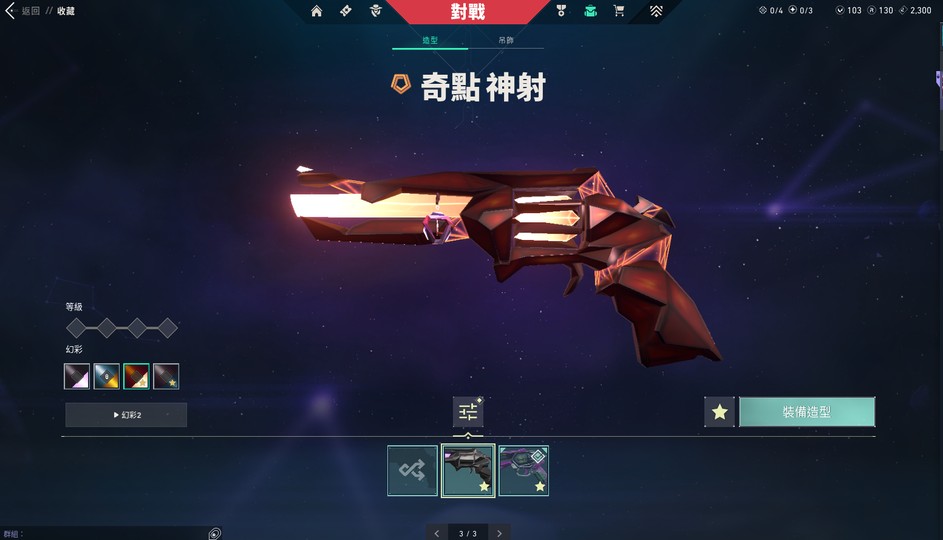Switch to the 造型 skins tab
Image resolution: width=943 pixels, height=540 pixels.
[x=429, y=41]
